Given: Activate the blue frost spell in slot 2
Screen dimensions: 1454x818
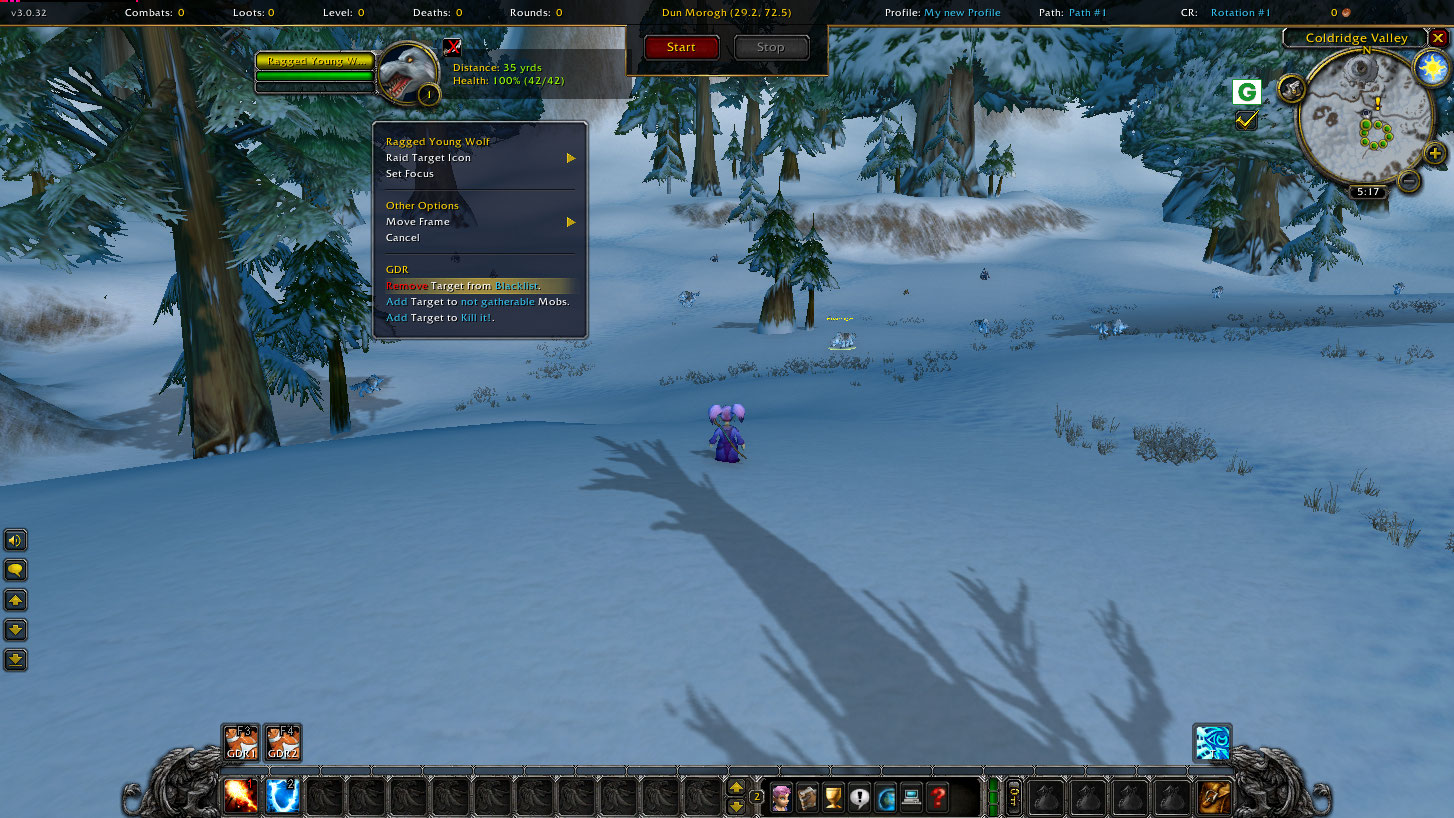Looking at the screenshot, I should [x=283, y=797].
